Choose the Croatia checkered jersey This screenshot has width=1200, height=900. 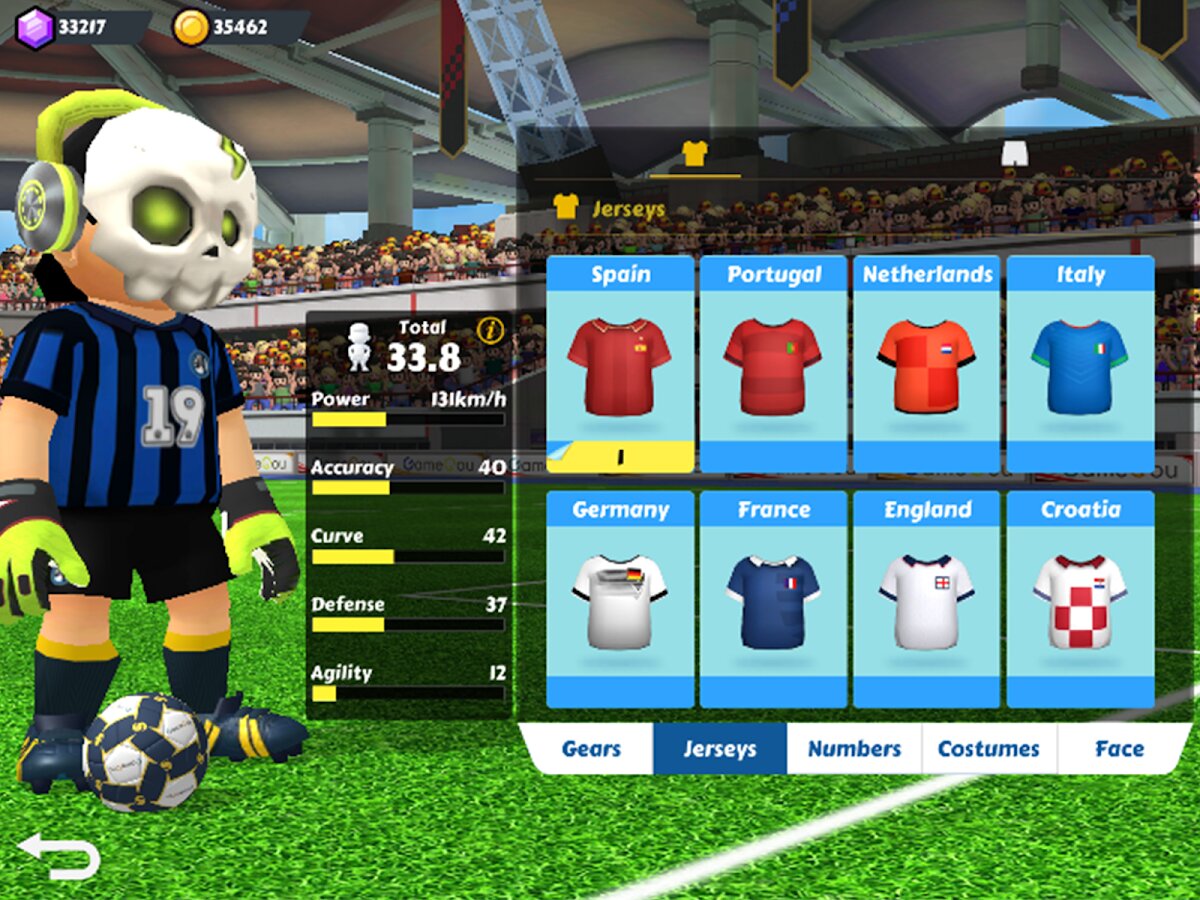pyautogui.click(x=1080, y=599)
